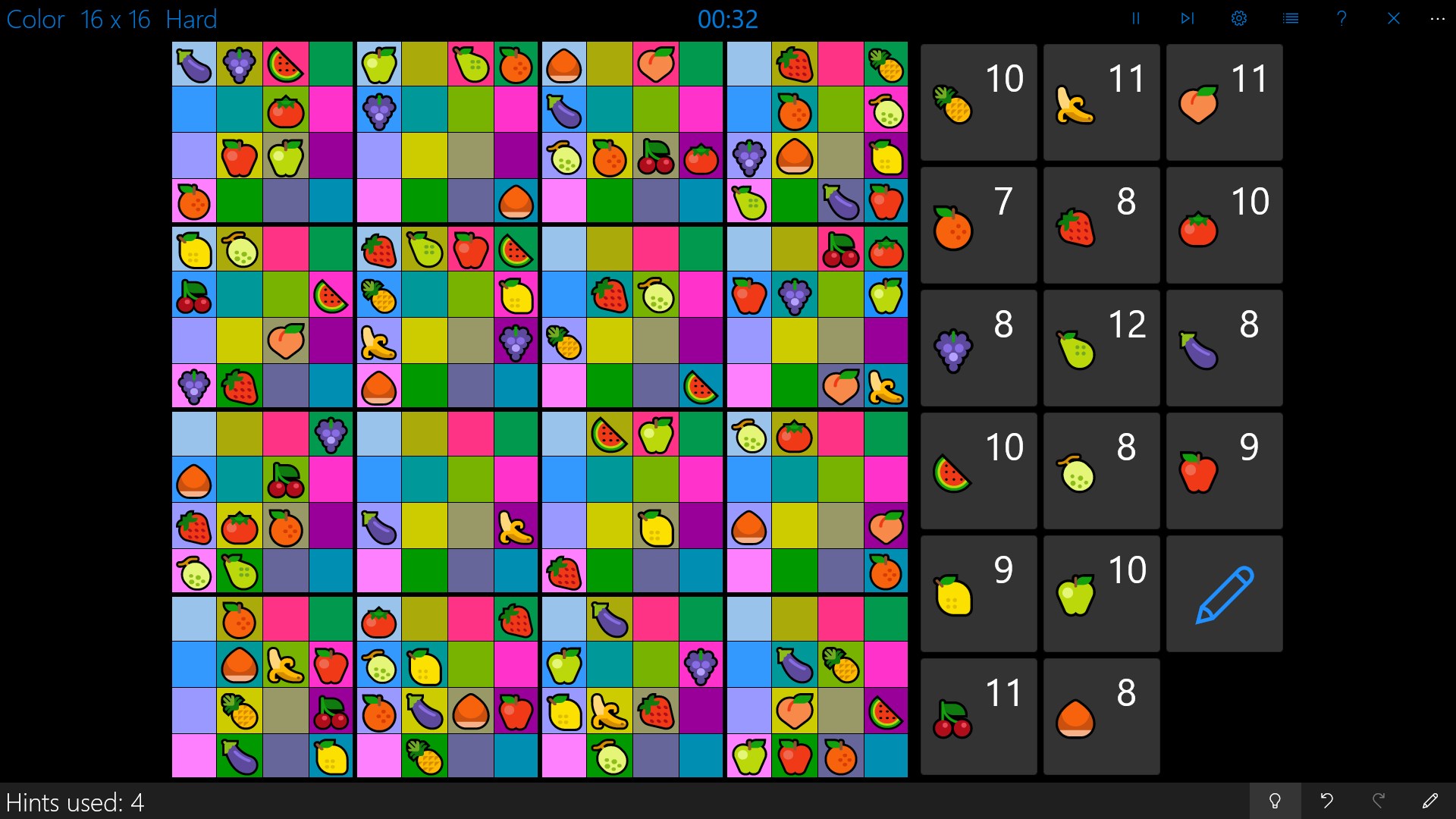Select the banana number tile
The height and width of the screenshot is (819, 1456).
(x=1100, y=102)
